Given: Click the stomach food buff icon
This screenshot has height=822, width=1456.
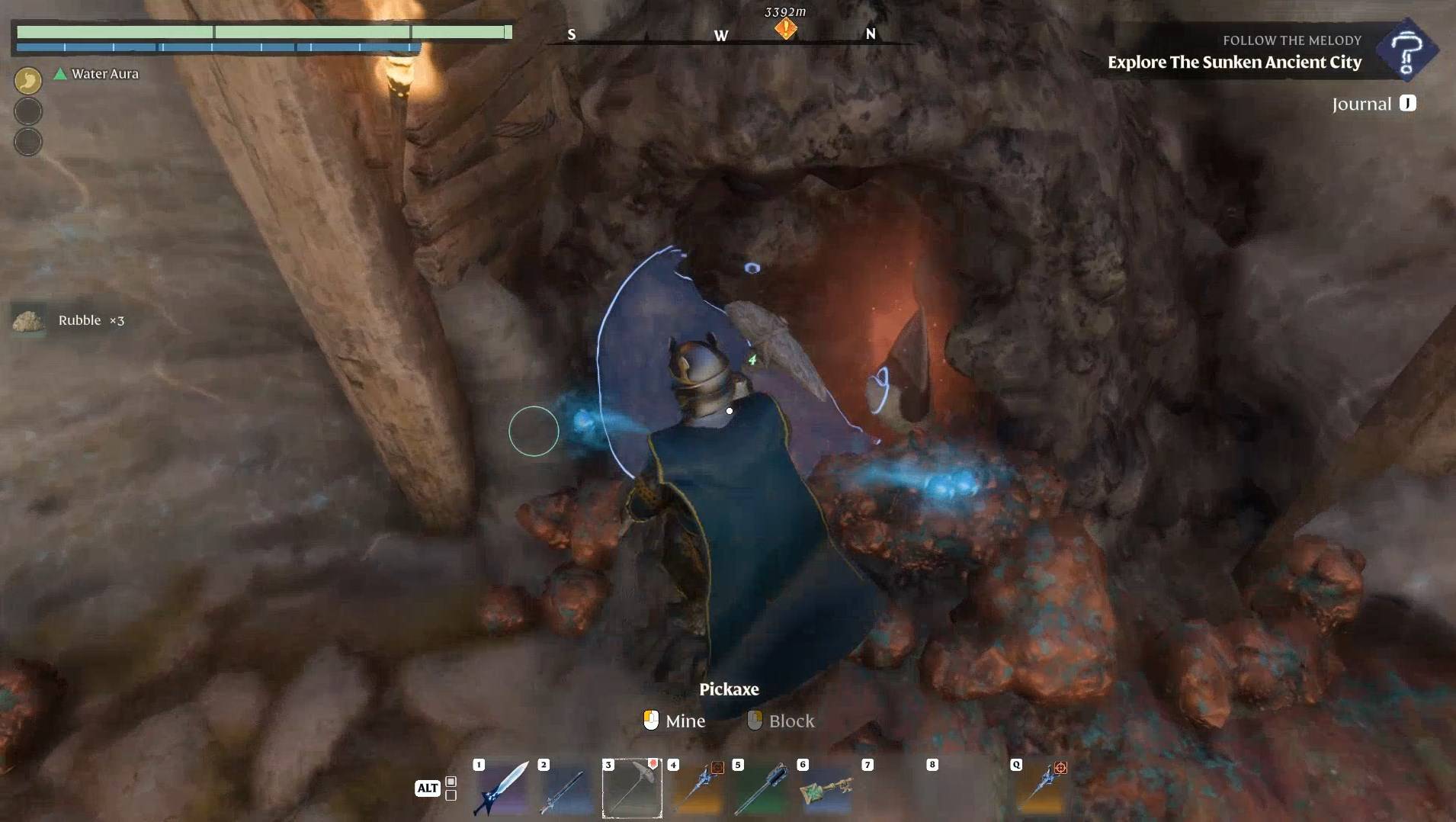Looking at the screenshot, I should 28,79.
